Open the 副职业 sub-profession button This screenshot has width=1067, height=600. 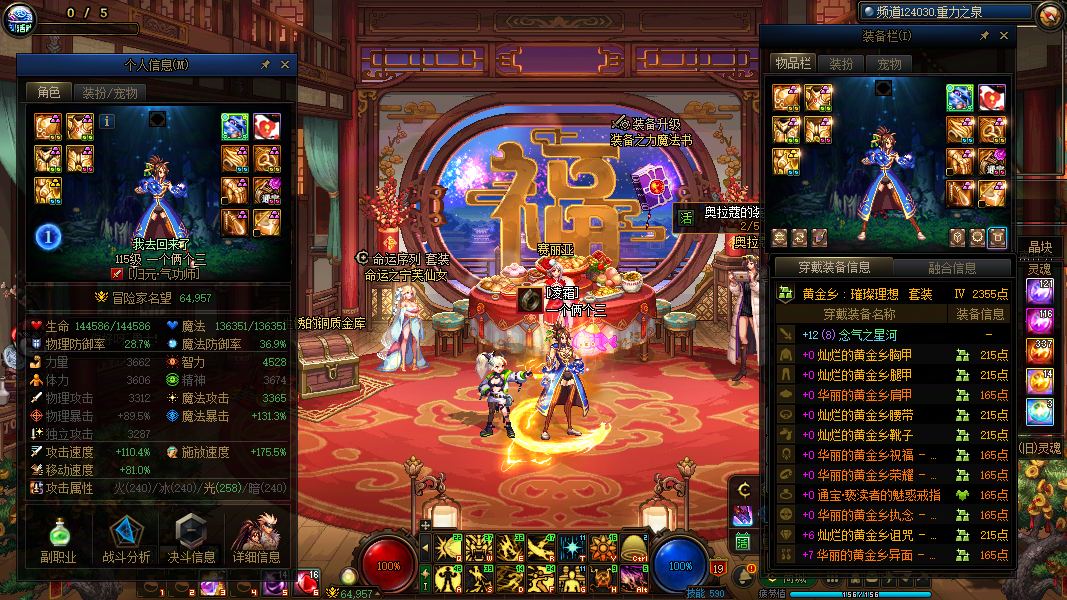click(58, 540)
